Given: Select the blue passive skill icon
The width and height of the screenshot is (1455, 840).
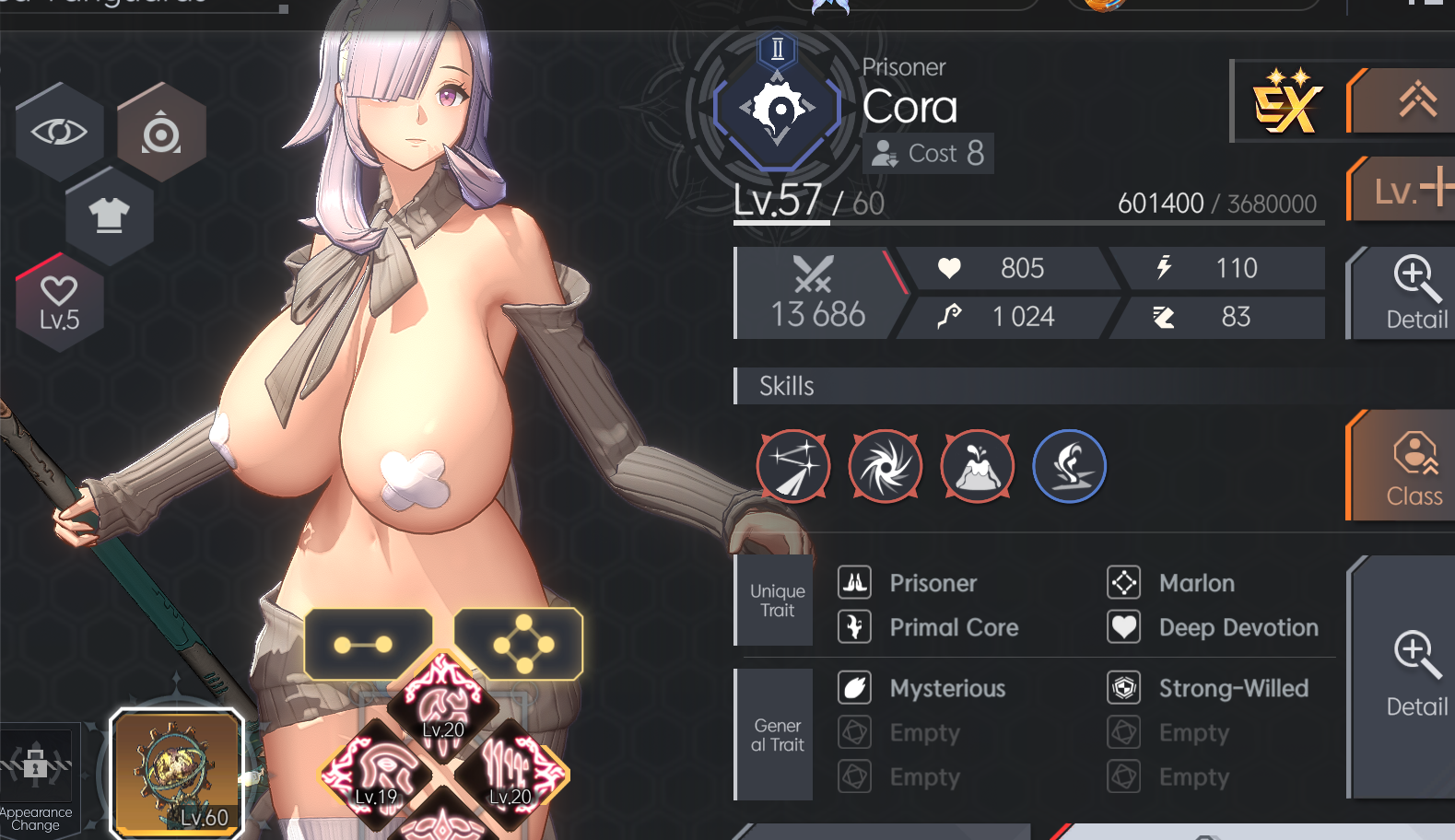Looking at the screenshot, I should tap(1070, 466).
